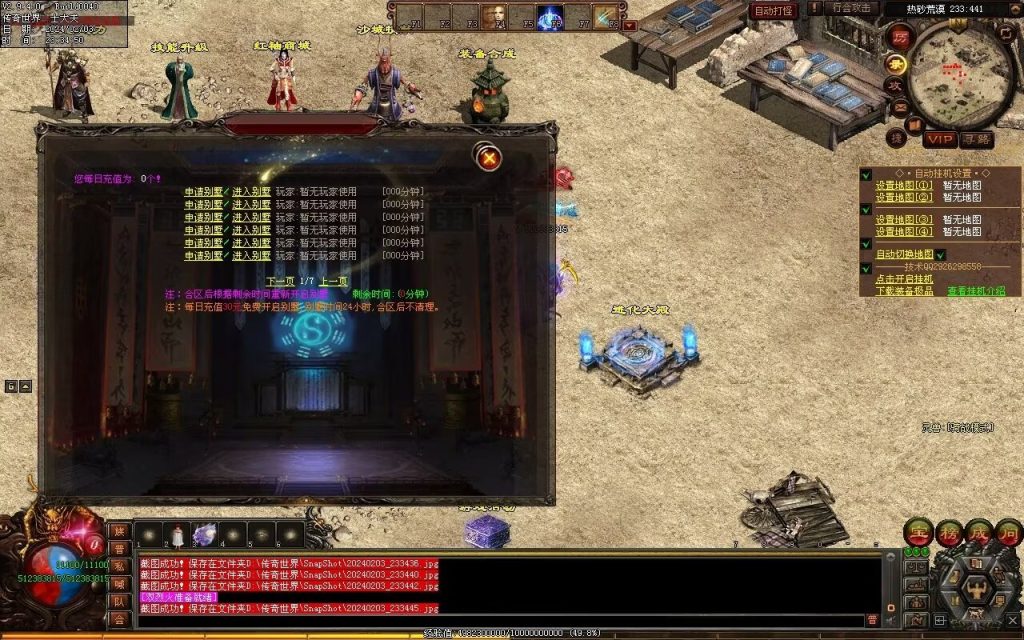
Task: Switch chat to the 队 team channel
Action: coord(118,601)
